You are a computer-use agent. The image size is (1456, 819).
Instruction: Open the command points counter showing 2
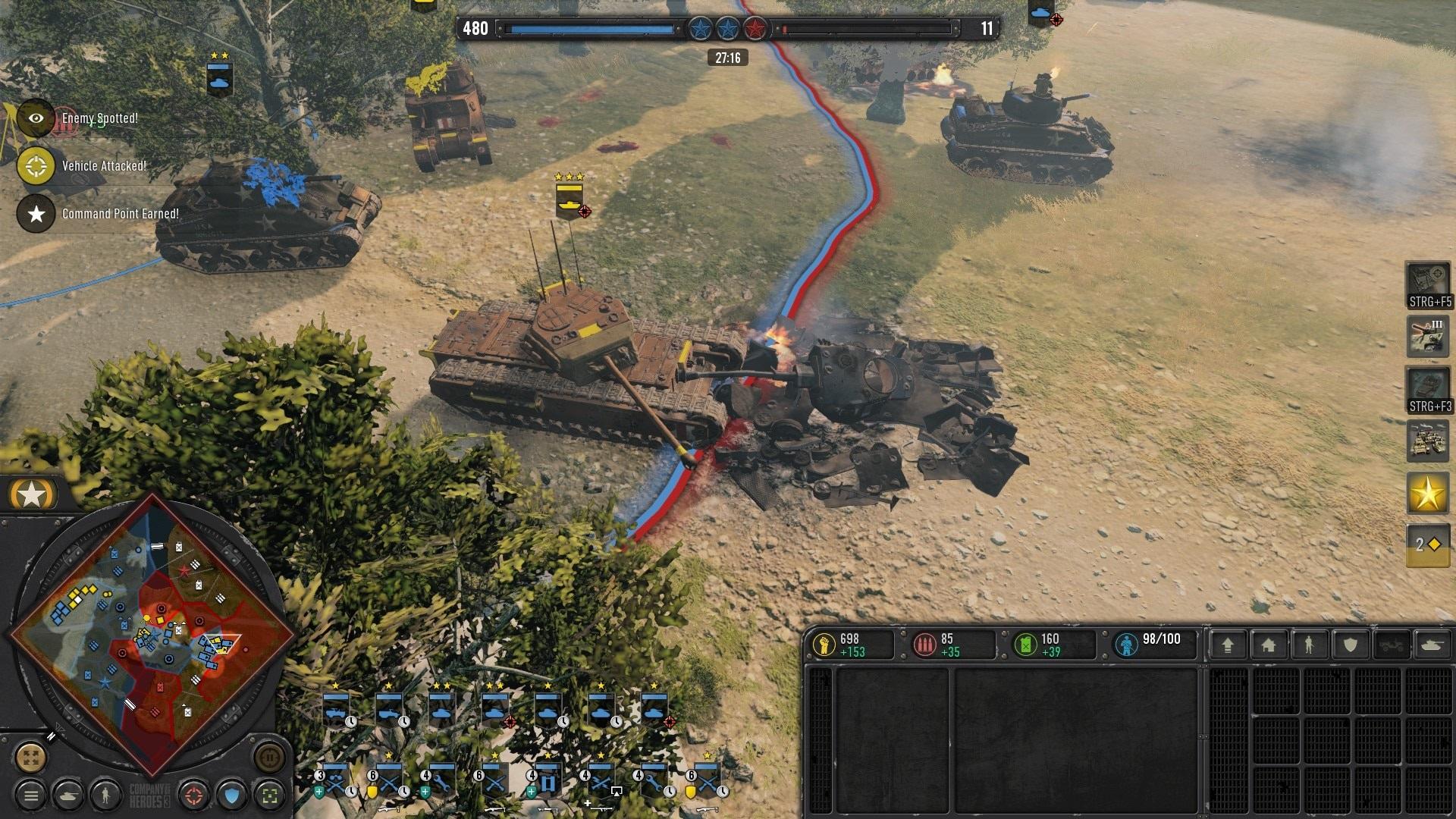pyautogui.click(x=1427, y=544)
